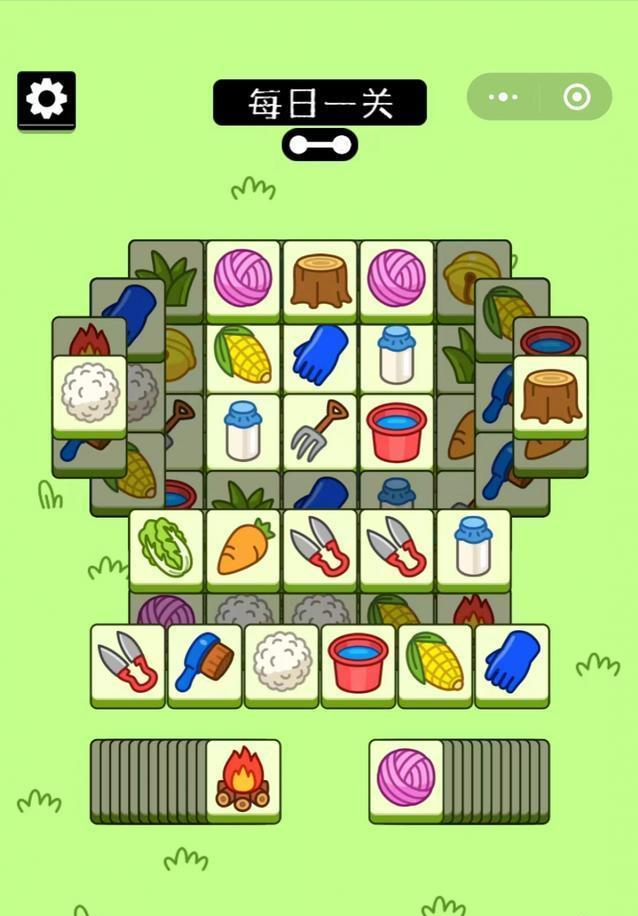This screenshot has width=638, height=916.
Task: Select the blue brush tile
Action: (205, 662)
